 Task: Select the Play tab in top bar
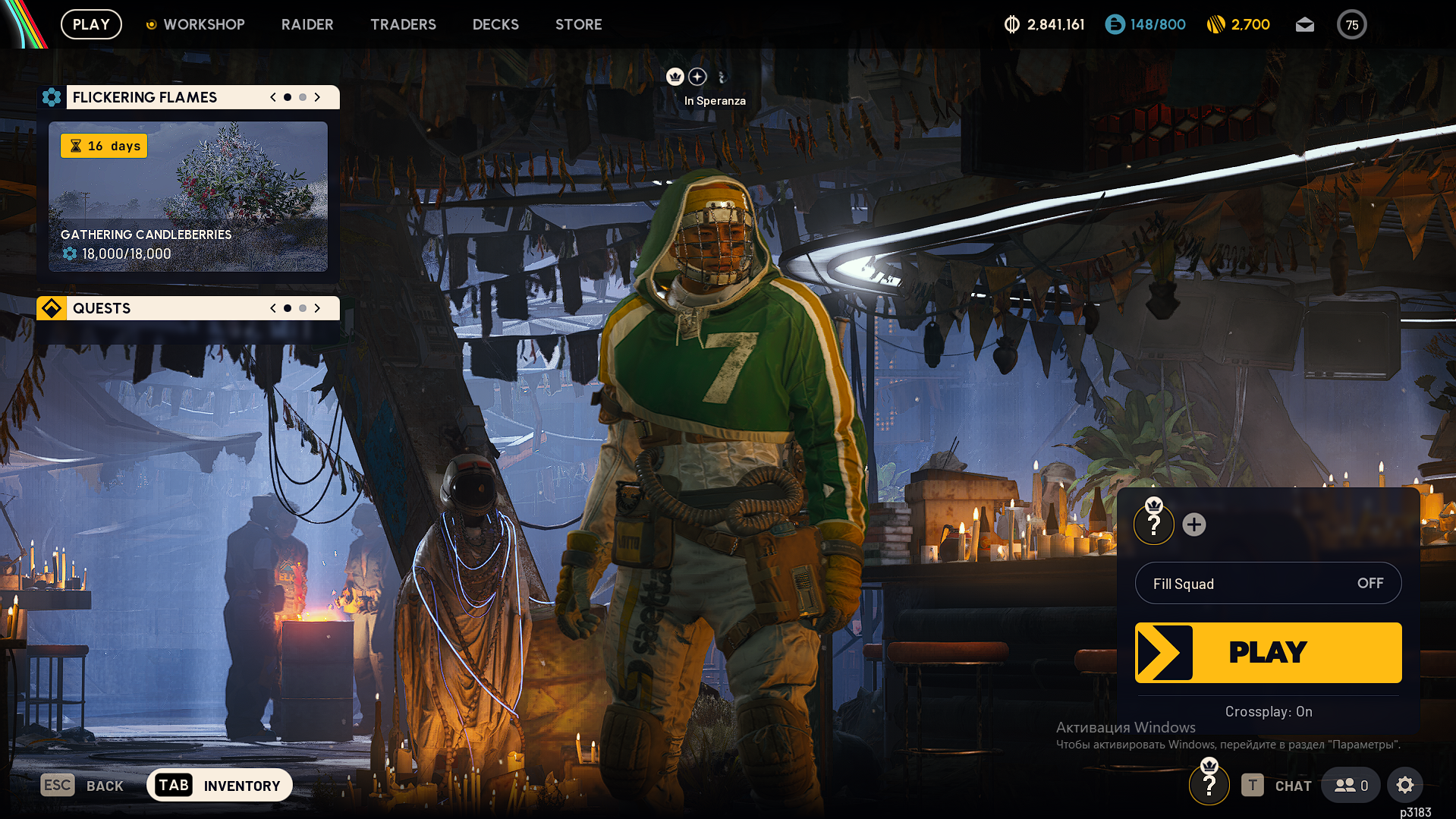tap(91, 24)
